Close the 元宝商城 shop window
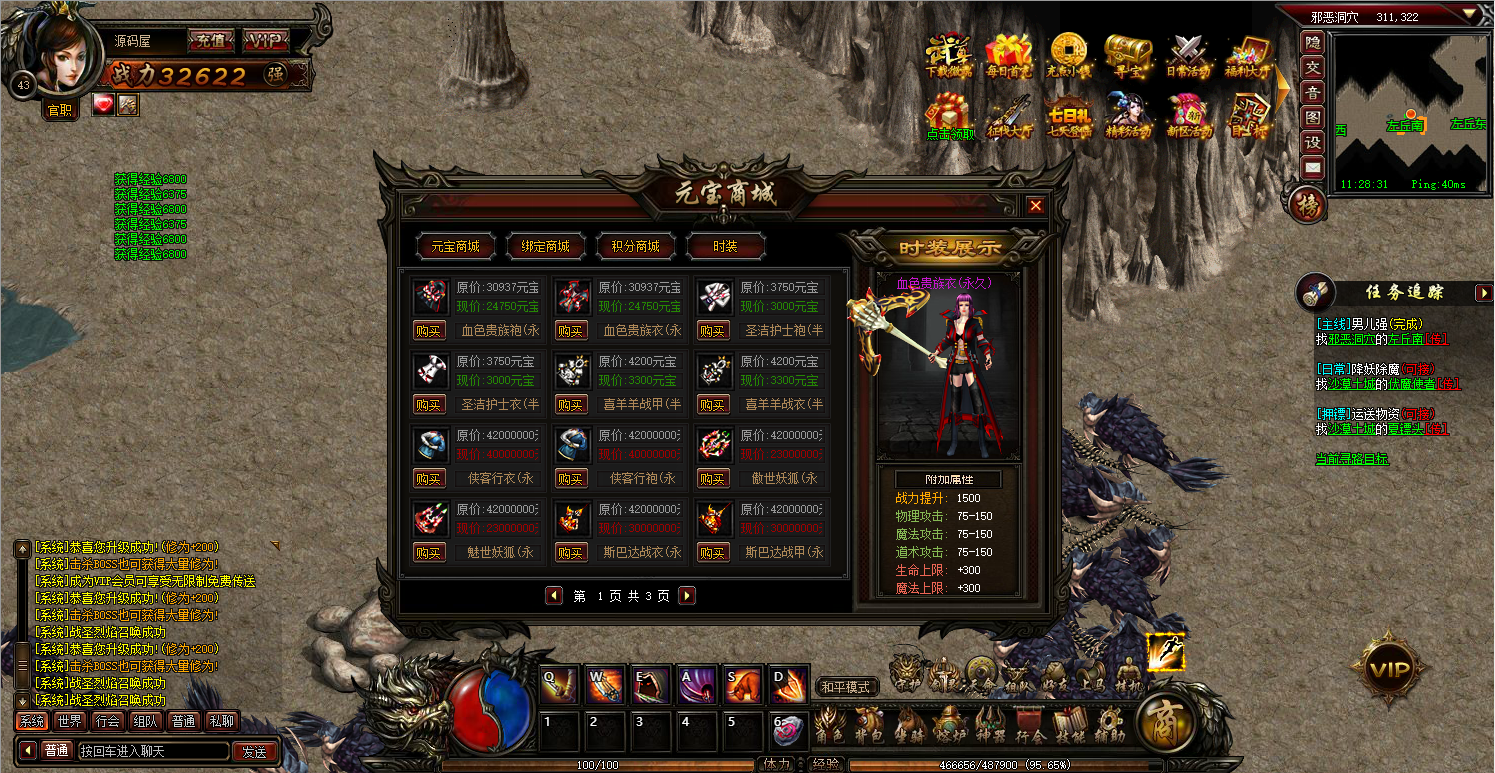The image size is (1495, 773). point(1036,205)
